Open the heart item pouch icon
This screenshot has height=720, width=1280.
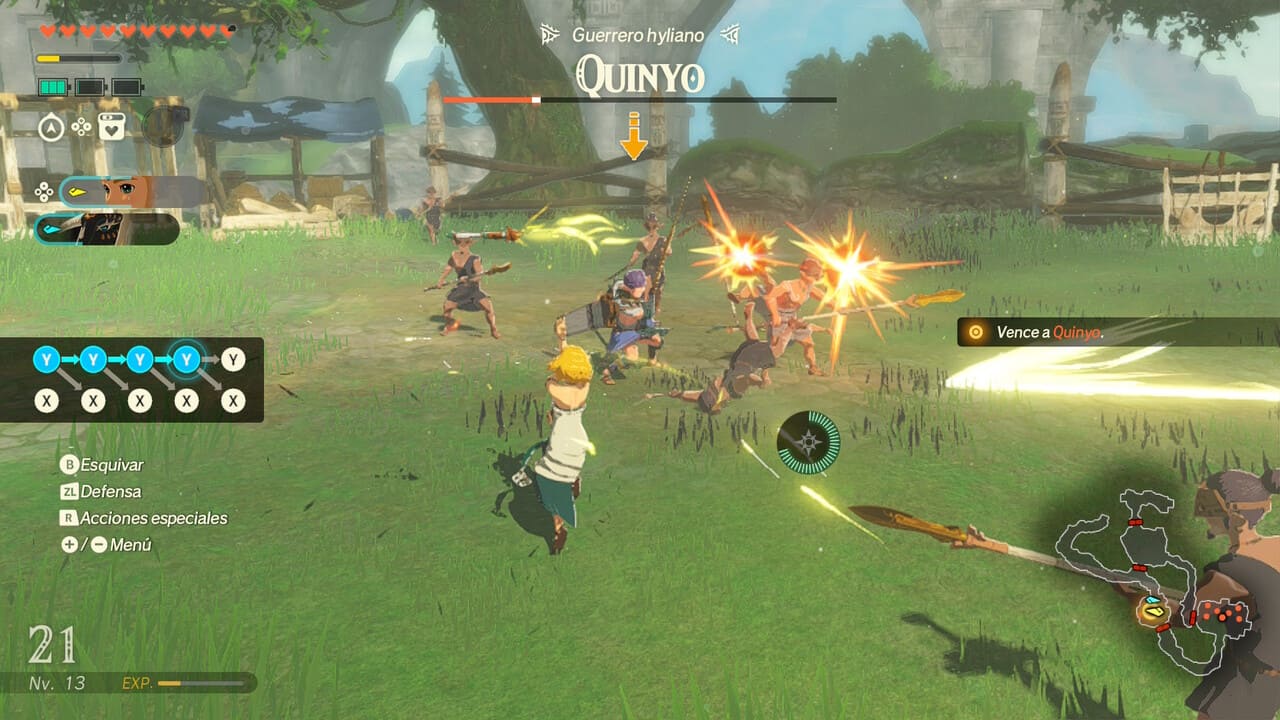(111, 127)
